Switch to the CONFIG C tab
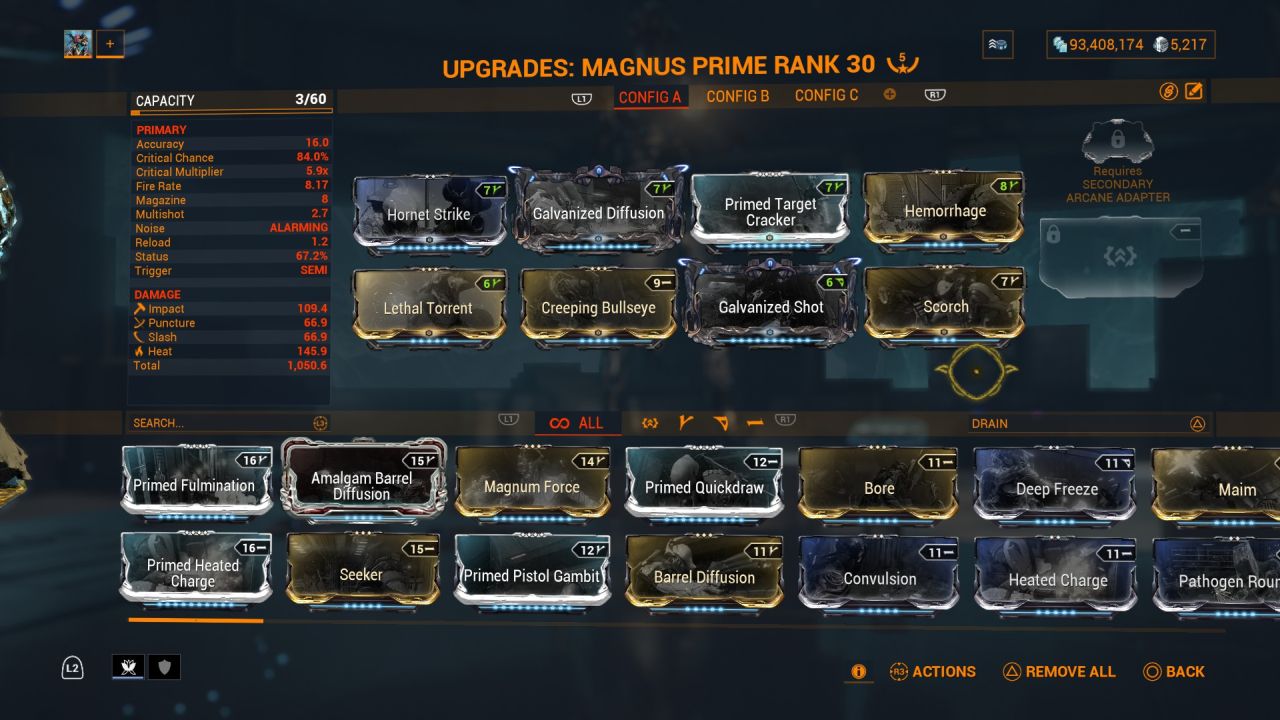1280x720 pixels. click(827, 95)
